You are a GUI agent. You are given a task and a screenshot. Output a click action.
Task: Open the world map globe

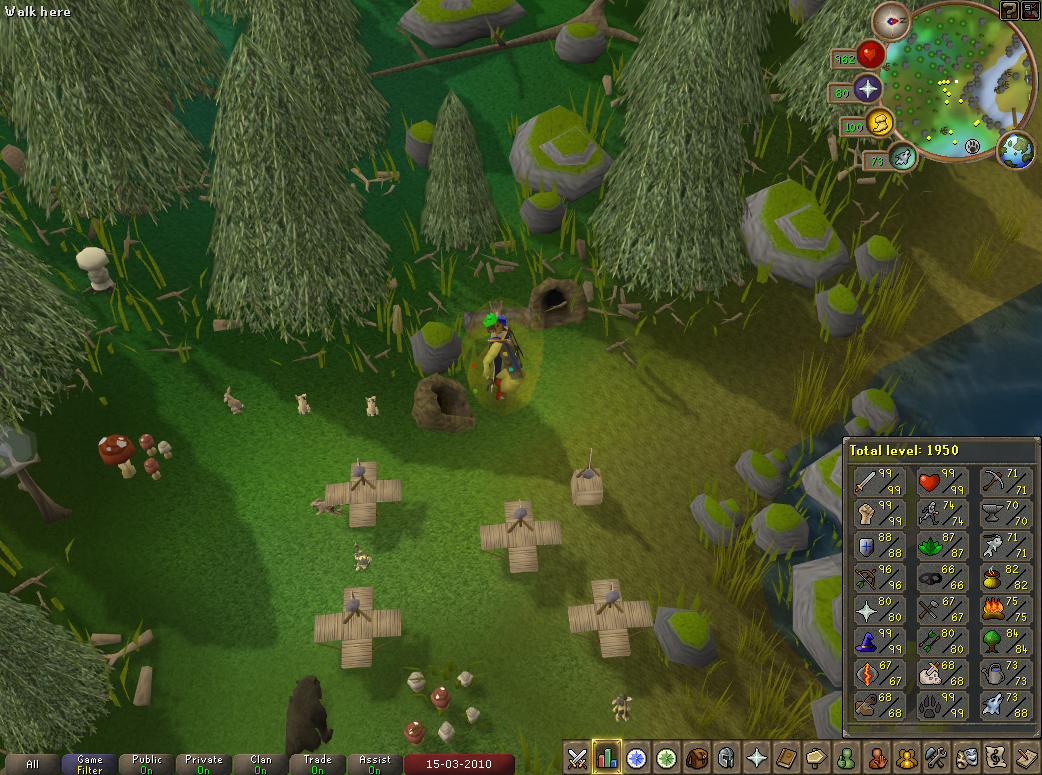[1015, 149]
